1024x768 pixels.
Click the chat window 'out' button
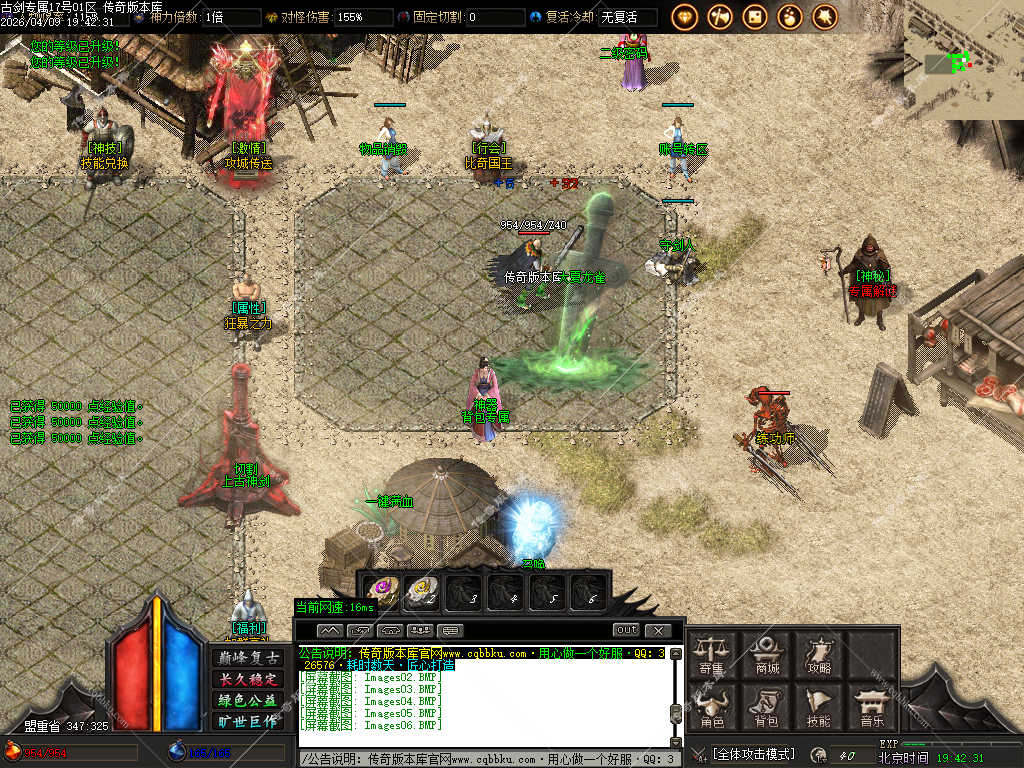626,630
